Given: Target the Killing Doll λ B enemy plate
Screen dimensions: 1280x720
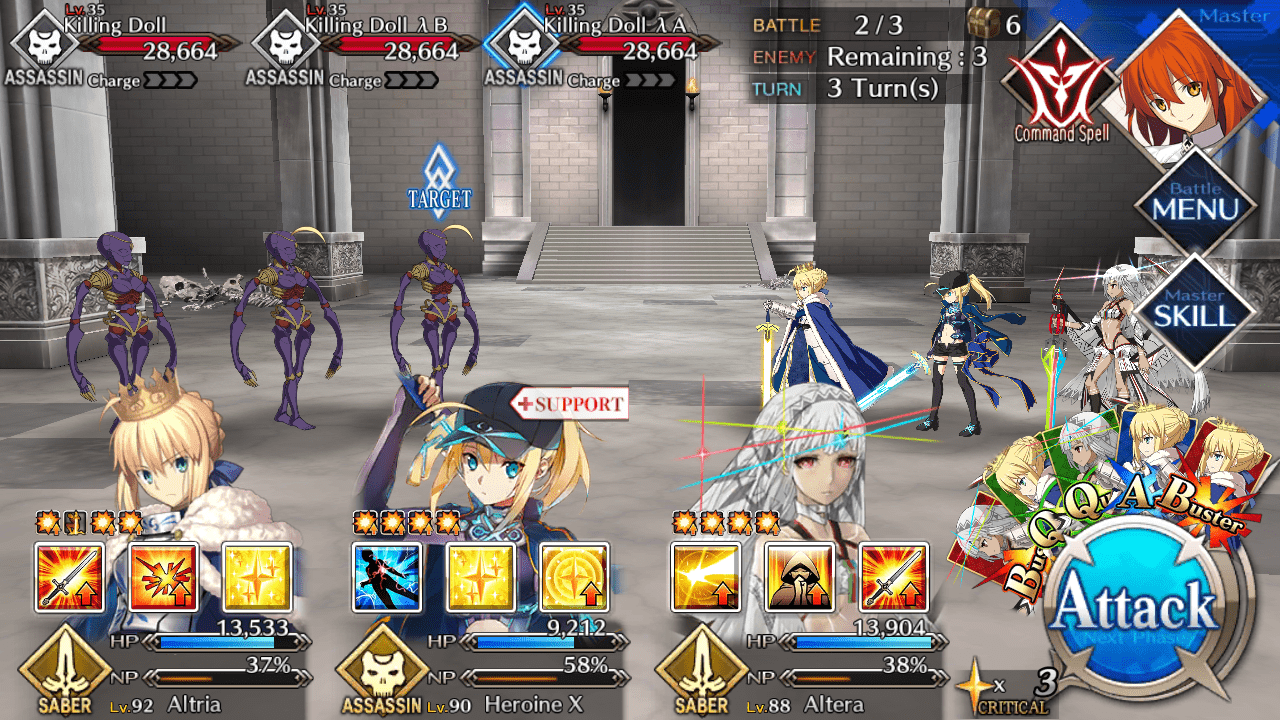Looking at the screenshot, I should pos(370,45).
